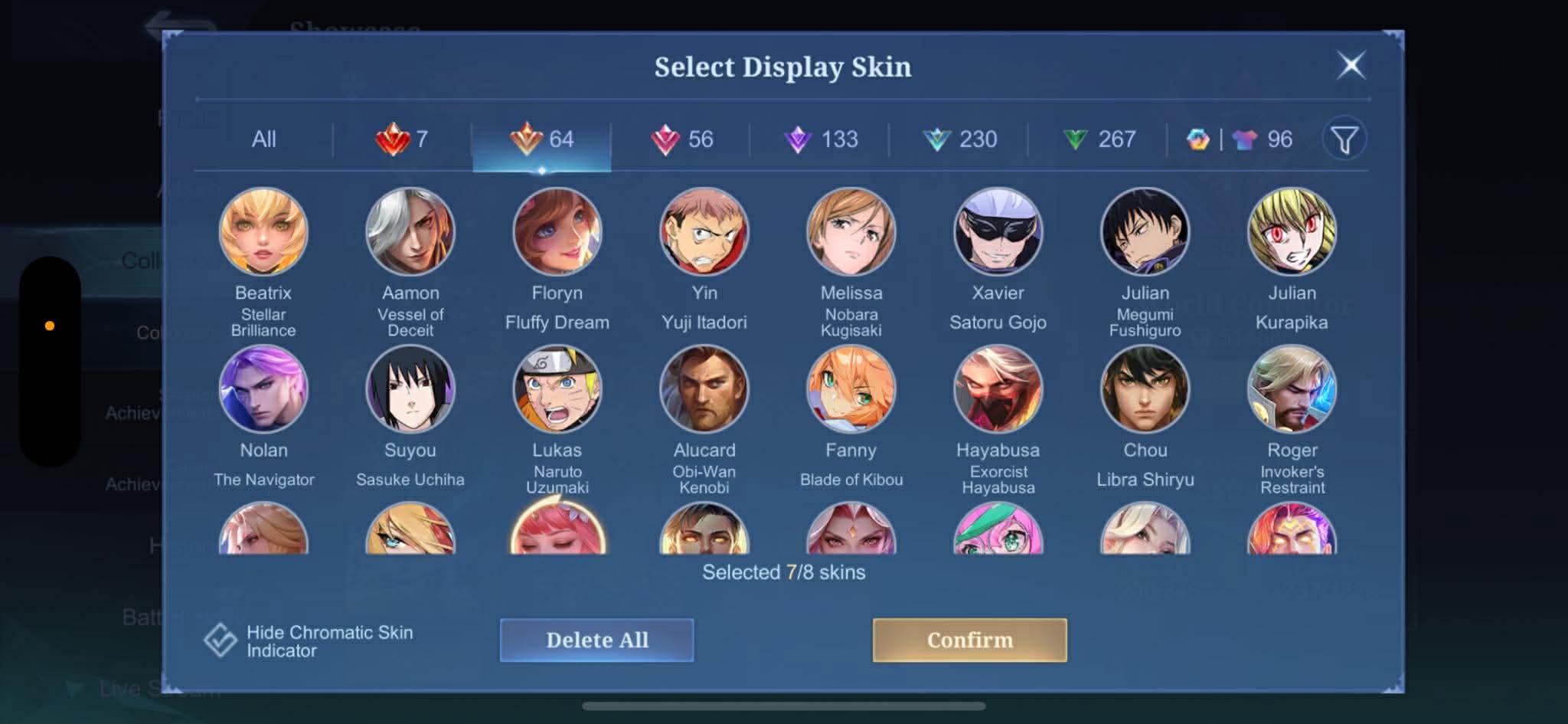The image size is (1568, 724).
Task: Show the tab with 230 skins
Action: 960,139
